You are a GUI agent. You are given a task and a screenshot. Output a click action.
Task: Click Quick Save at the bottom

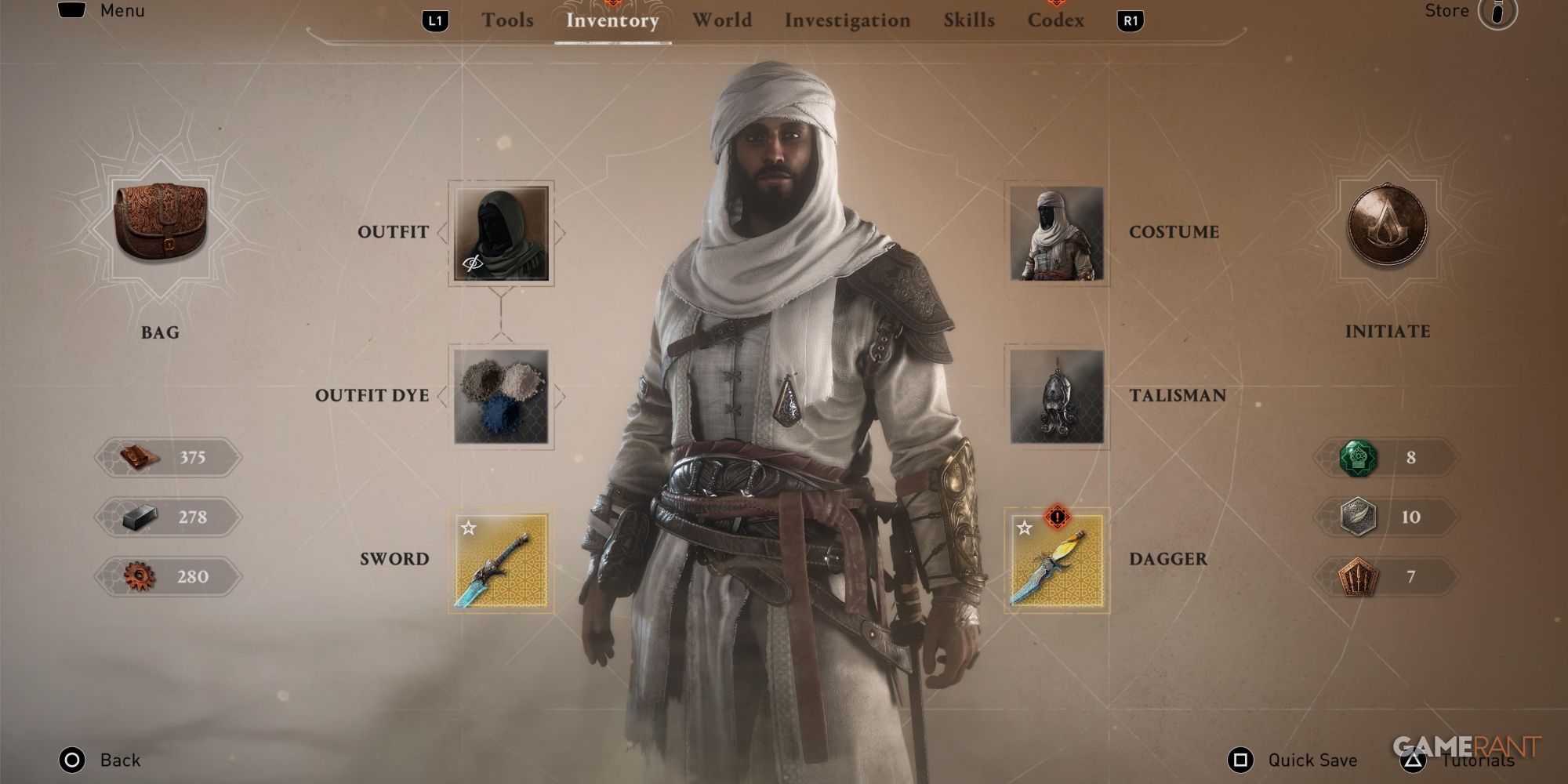(1313, 759)
